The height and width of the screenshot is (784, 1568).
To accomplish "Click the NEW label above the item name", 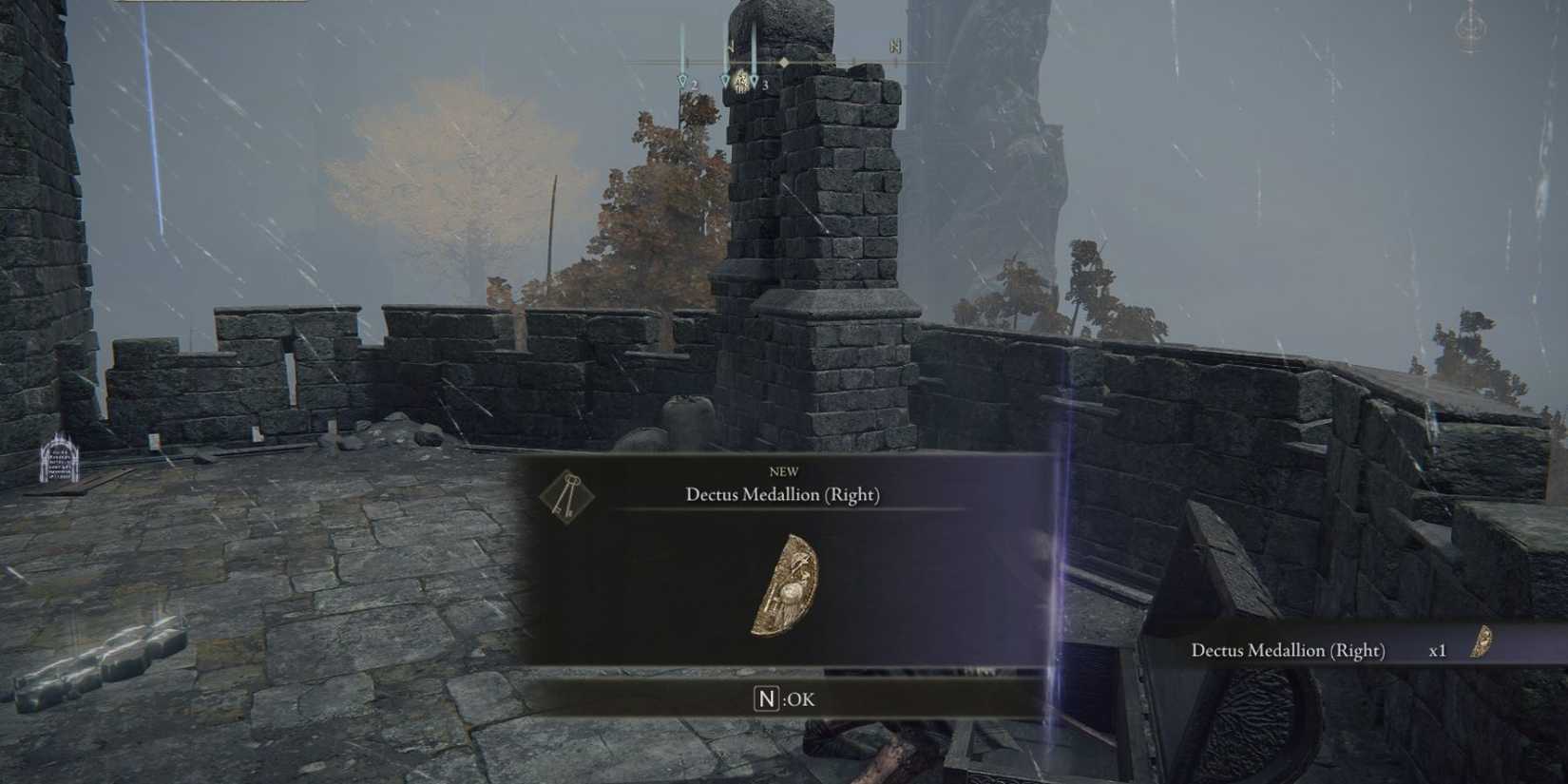I will click(782, 472).
